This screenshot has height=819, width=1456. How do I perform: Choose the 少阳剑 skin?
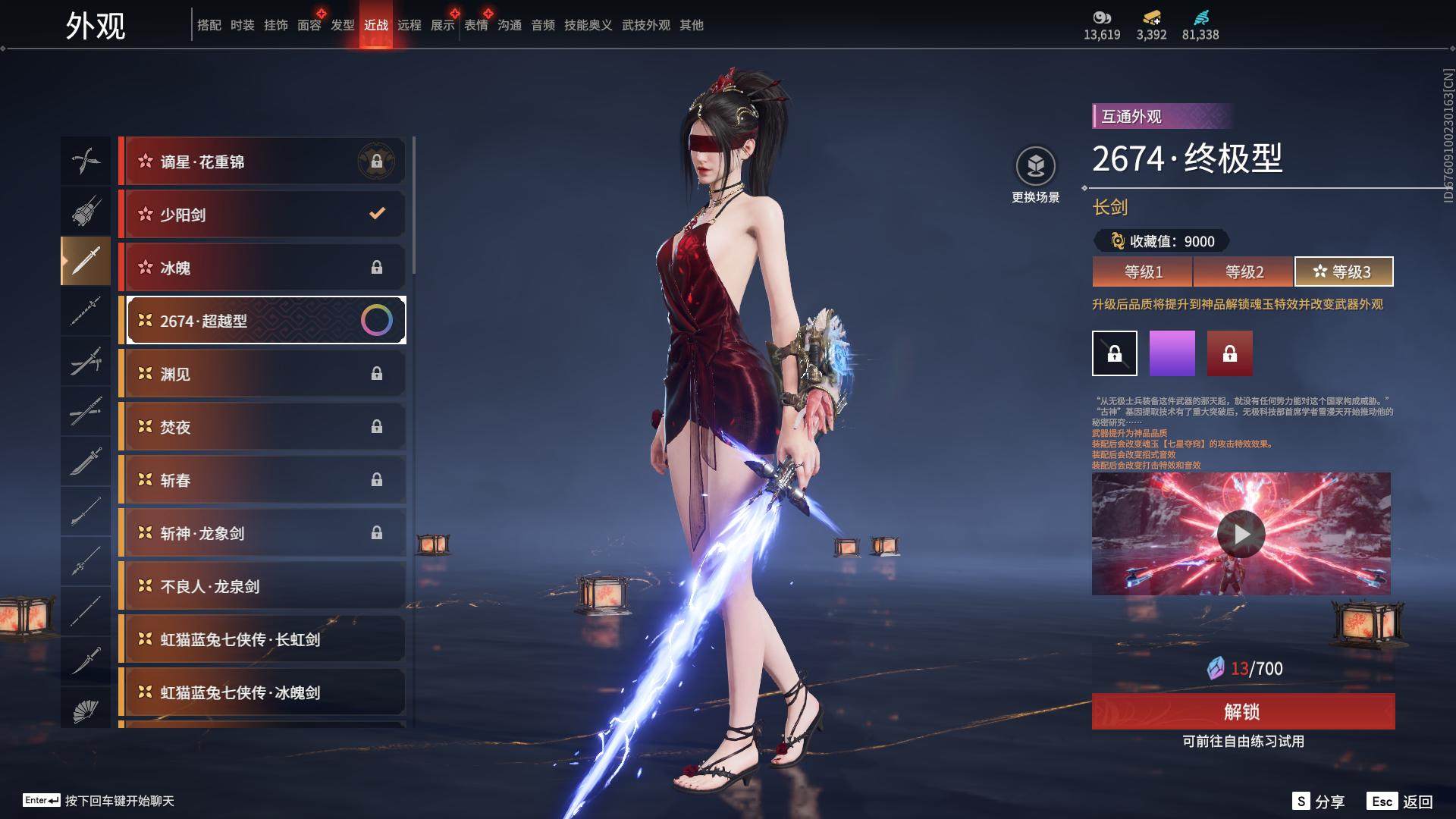coord(262,215)
